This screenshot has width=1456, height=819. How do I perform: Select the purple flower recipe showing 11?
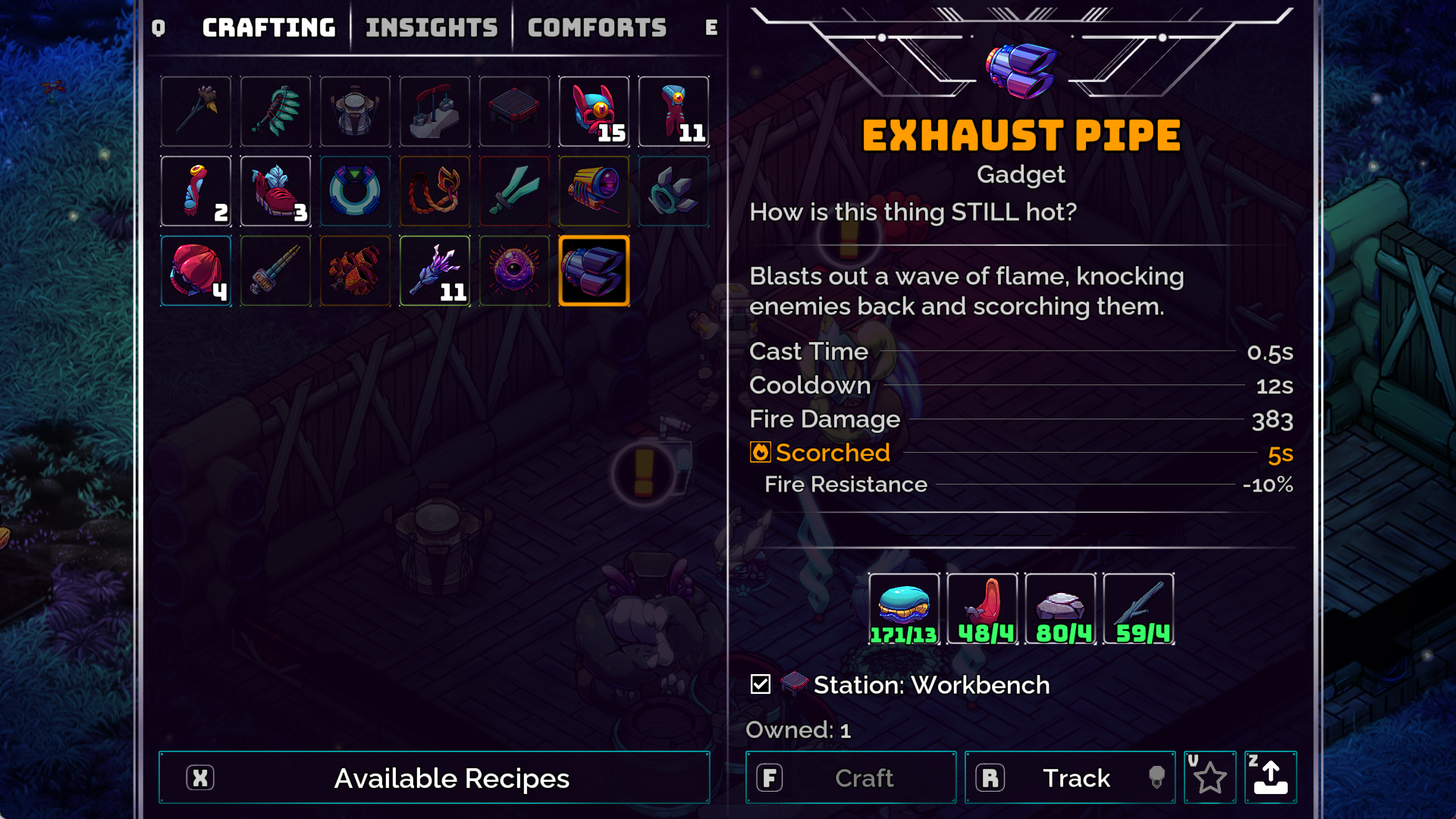[435, 271]
